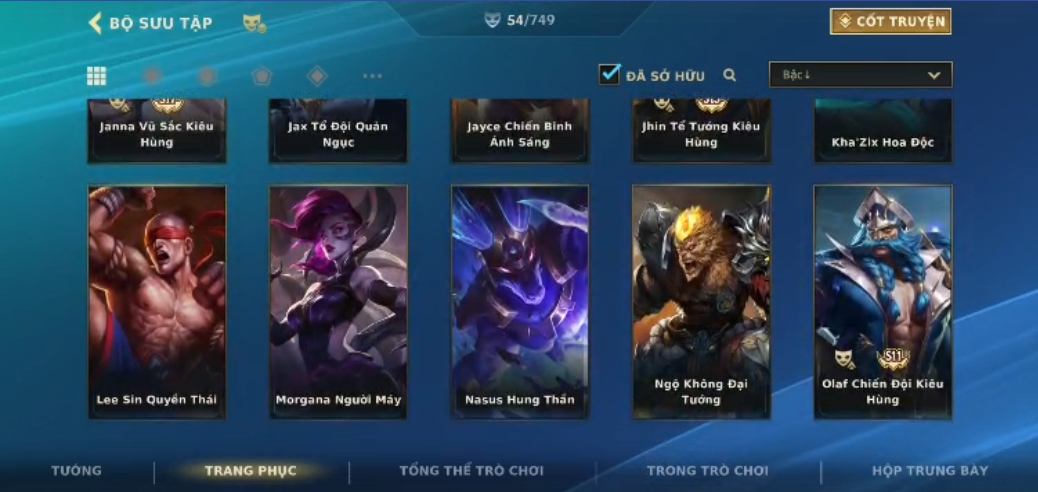This screenshot has width=1038, height=492.
Task: Open the Cốt Truyện button
Action: point(890,22)
